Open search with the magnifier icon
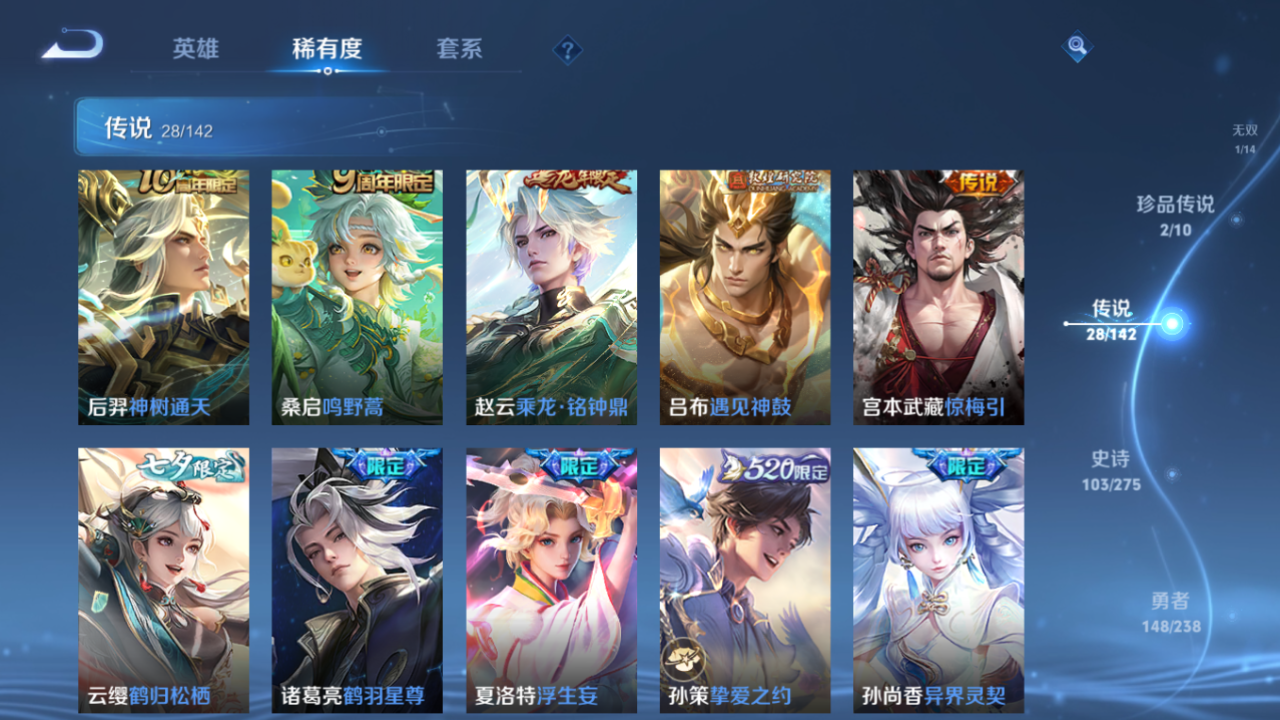 [1076, 46]
